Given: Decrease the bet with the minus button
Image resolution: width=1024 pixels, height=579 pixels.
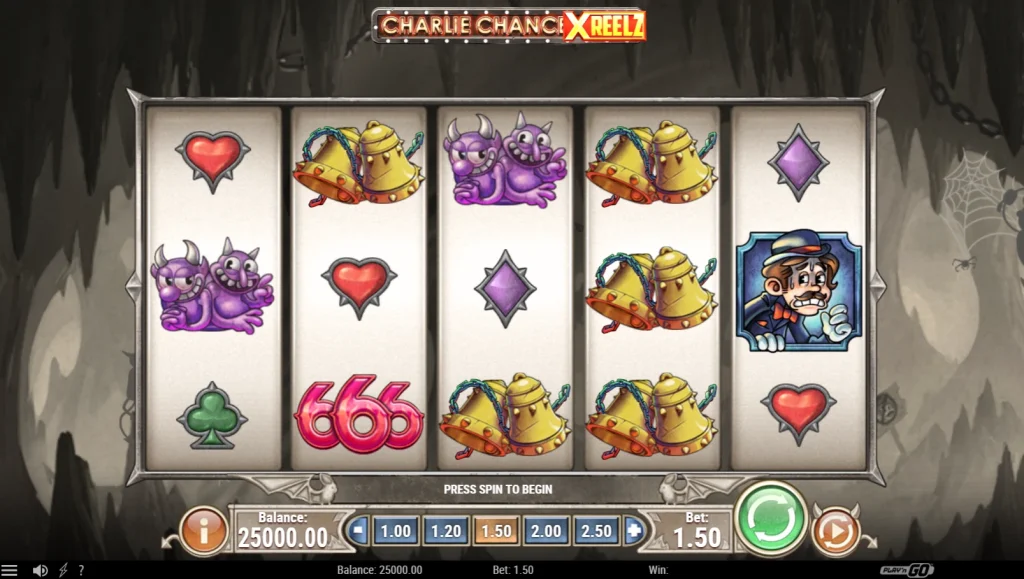Looking at the screenshot, I should click(x=359, y=531).
